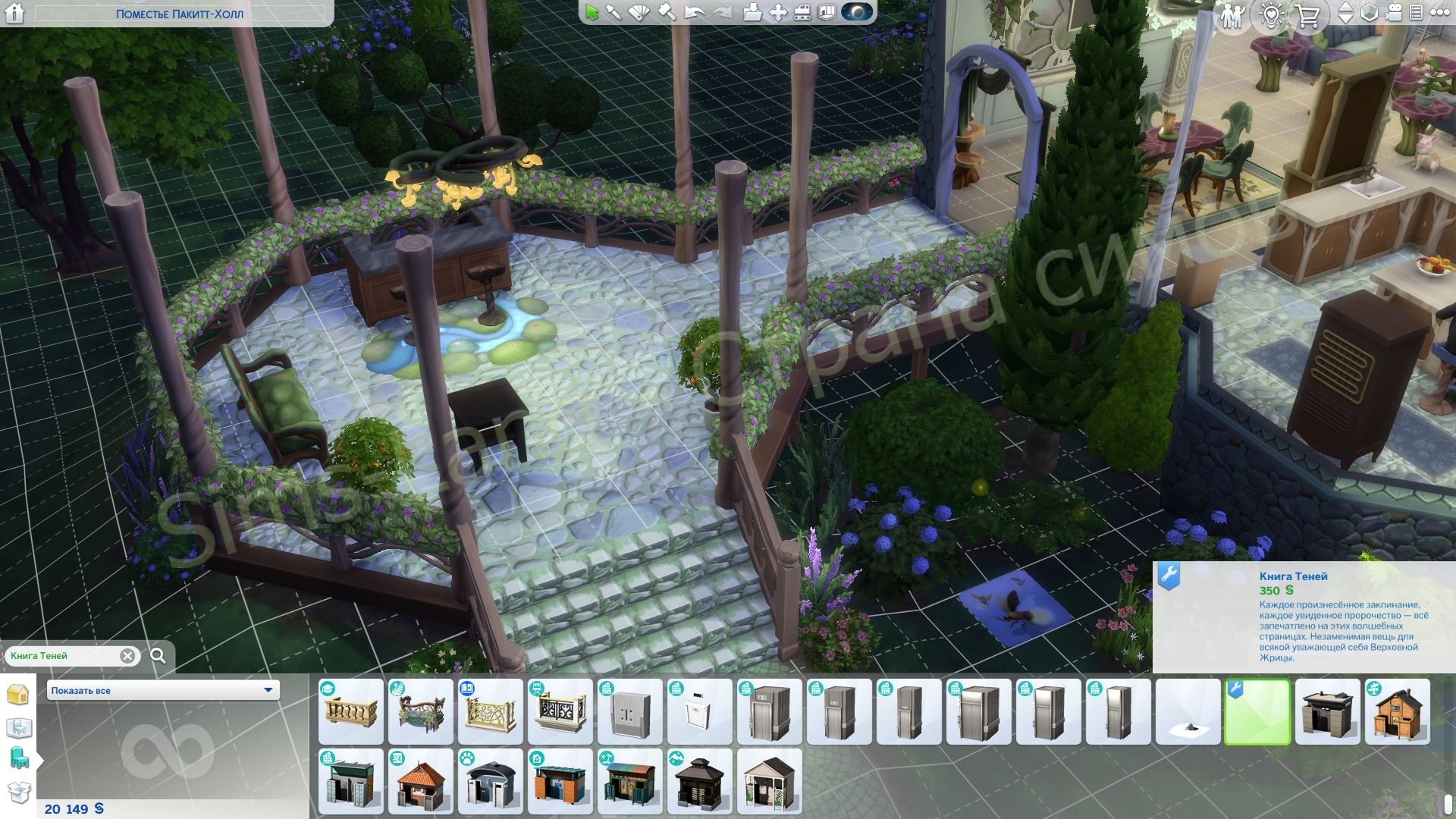Undo the last build action
1456x819 pixels.
point(694,13)
